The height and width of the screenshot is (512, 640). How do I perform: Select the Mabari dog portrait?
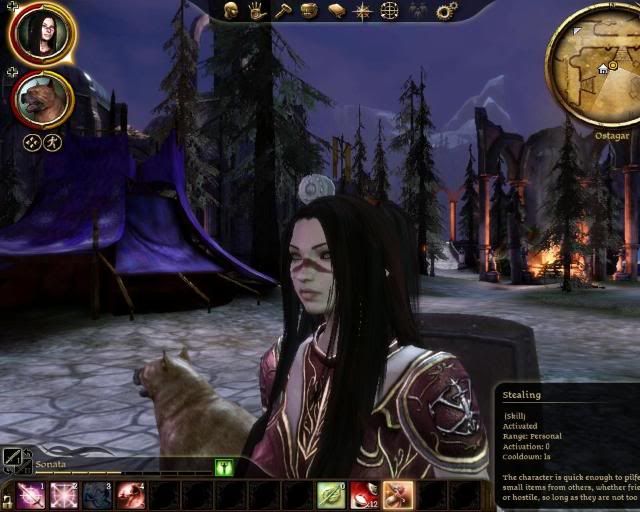(x=42, y=100)
